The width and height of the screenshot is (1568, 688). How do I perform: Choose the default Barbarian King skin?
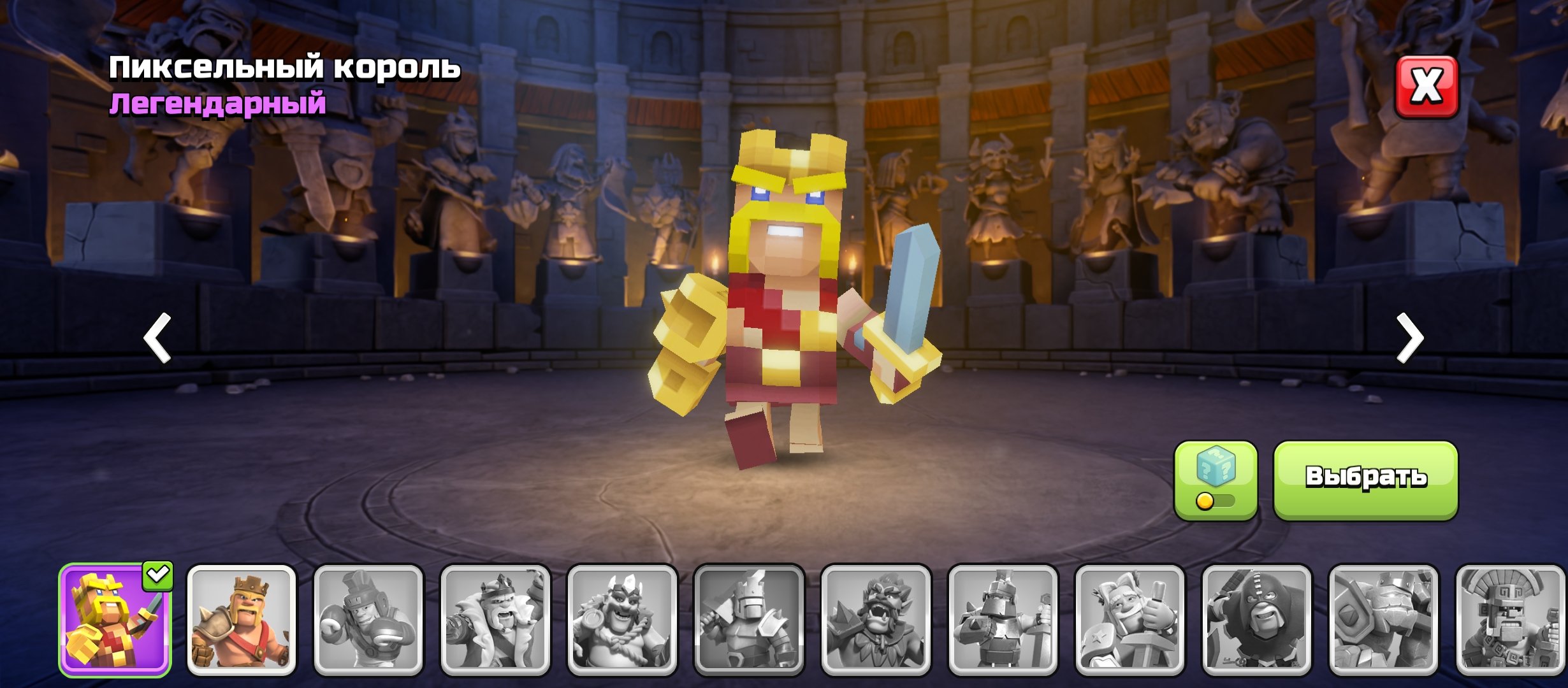(x=242, y=620)
